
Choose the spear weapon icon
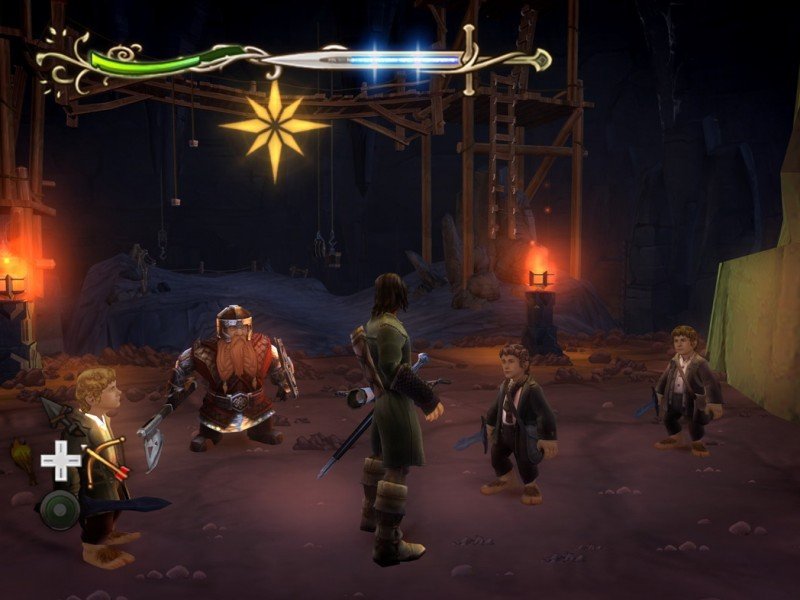click(x=56, y=413)
